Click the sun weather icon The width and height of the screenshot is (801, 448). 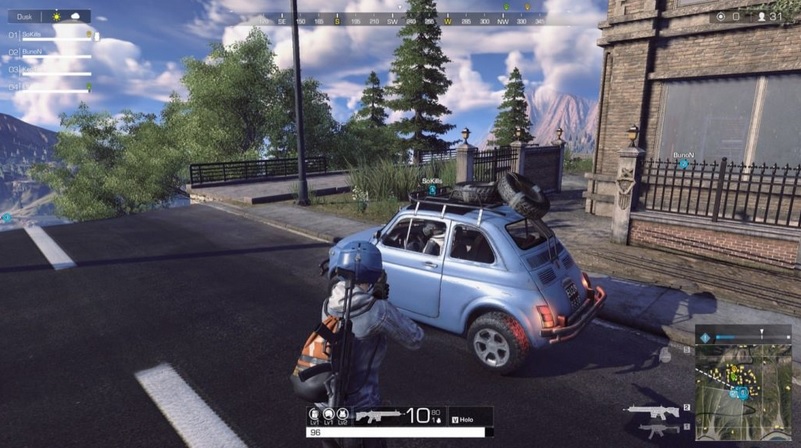click(x=57, y=16)
